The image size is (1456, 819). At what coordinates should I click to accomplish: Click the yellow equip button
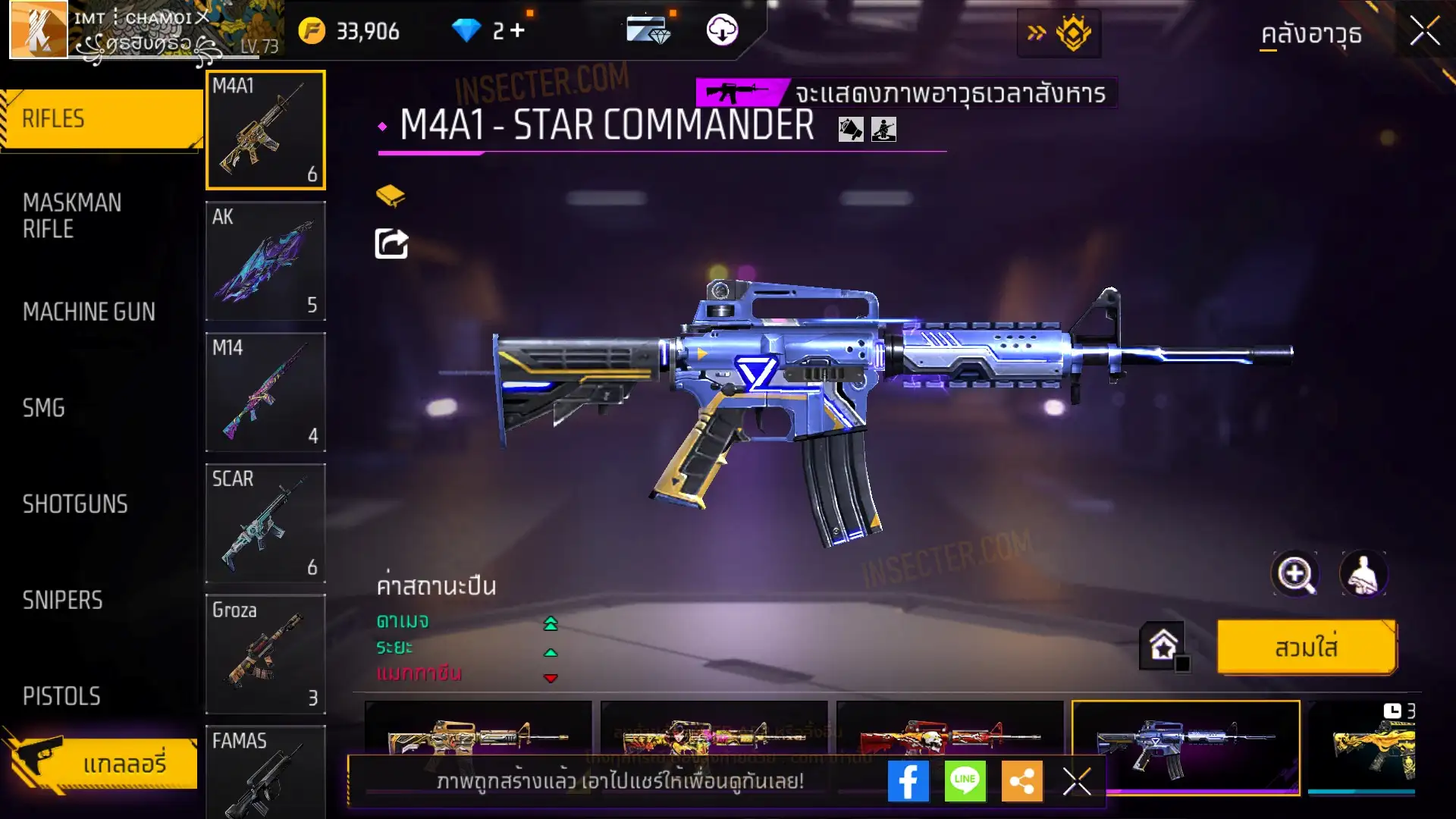tap(1306, 648)
